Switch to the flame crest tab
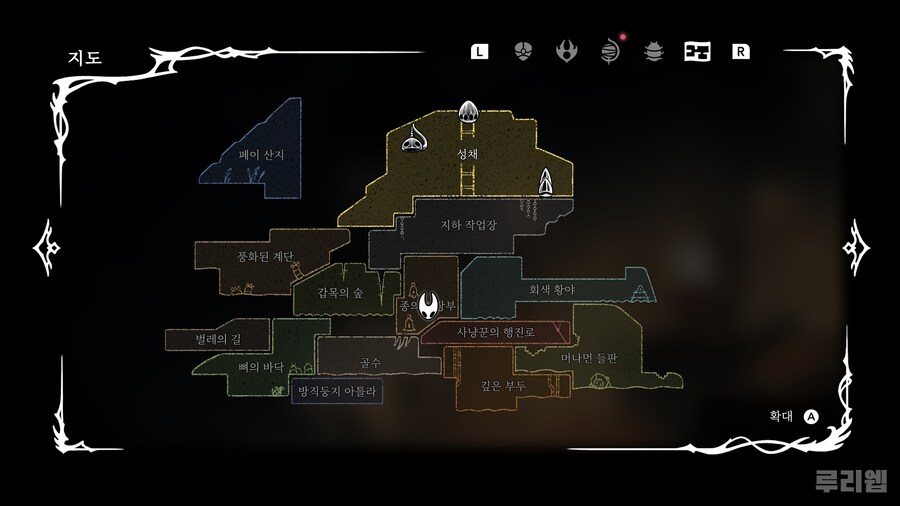The image size is (900, 506). point(566,51)
